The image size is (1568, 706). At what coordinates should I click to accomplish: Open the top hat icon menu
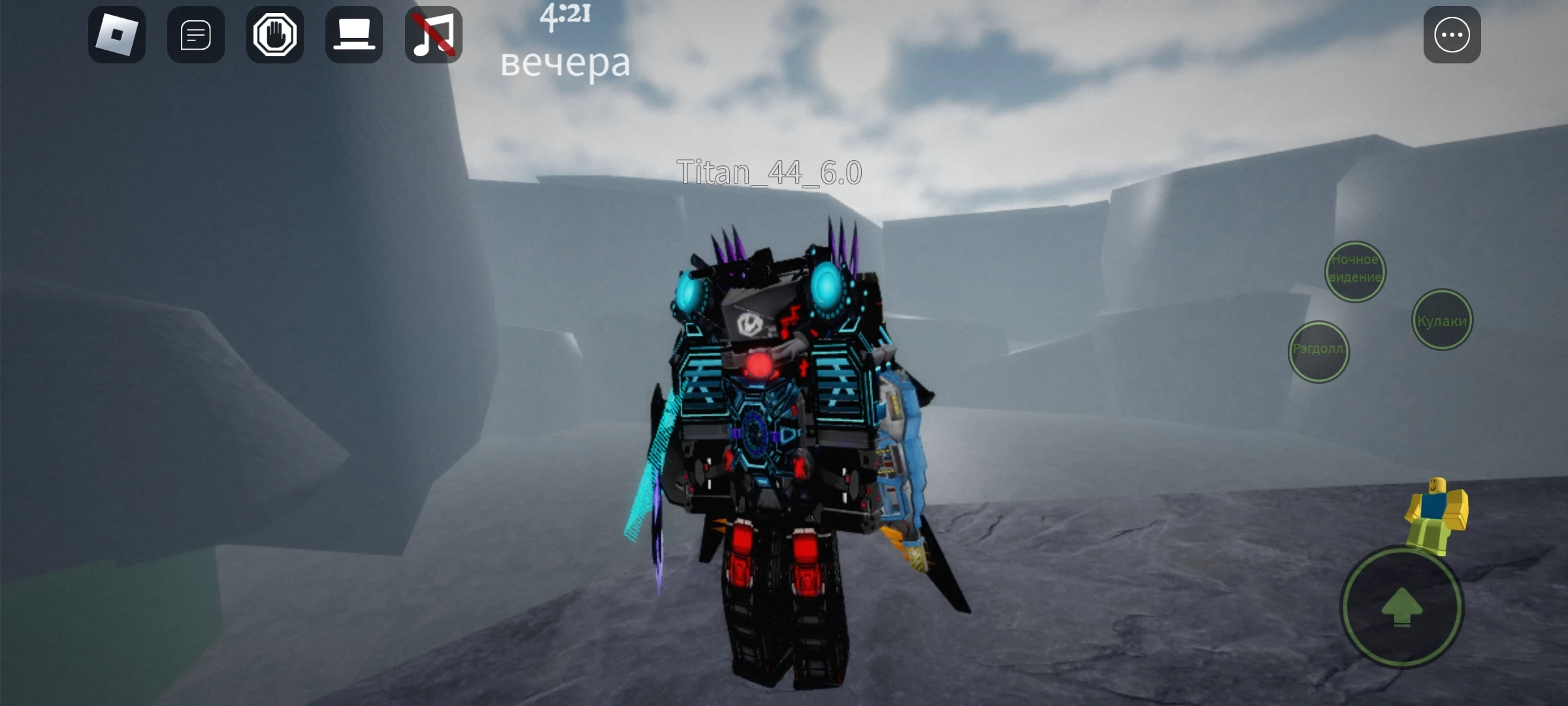(354, 35)
